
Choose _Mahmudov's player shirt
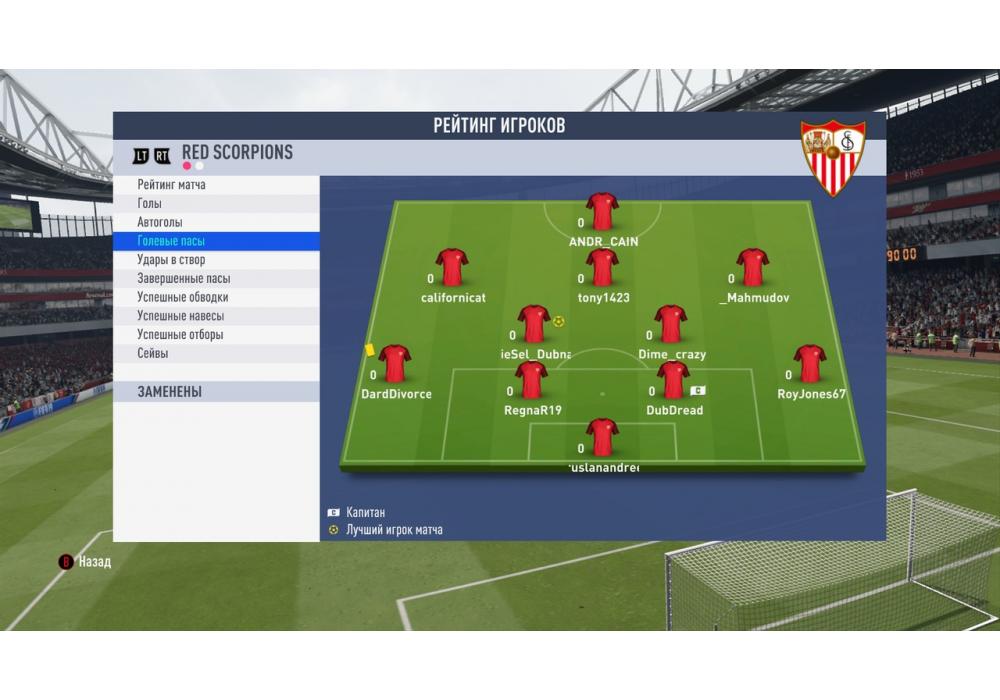tap(752, 268)
